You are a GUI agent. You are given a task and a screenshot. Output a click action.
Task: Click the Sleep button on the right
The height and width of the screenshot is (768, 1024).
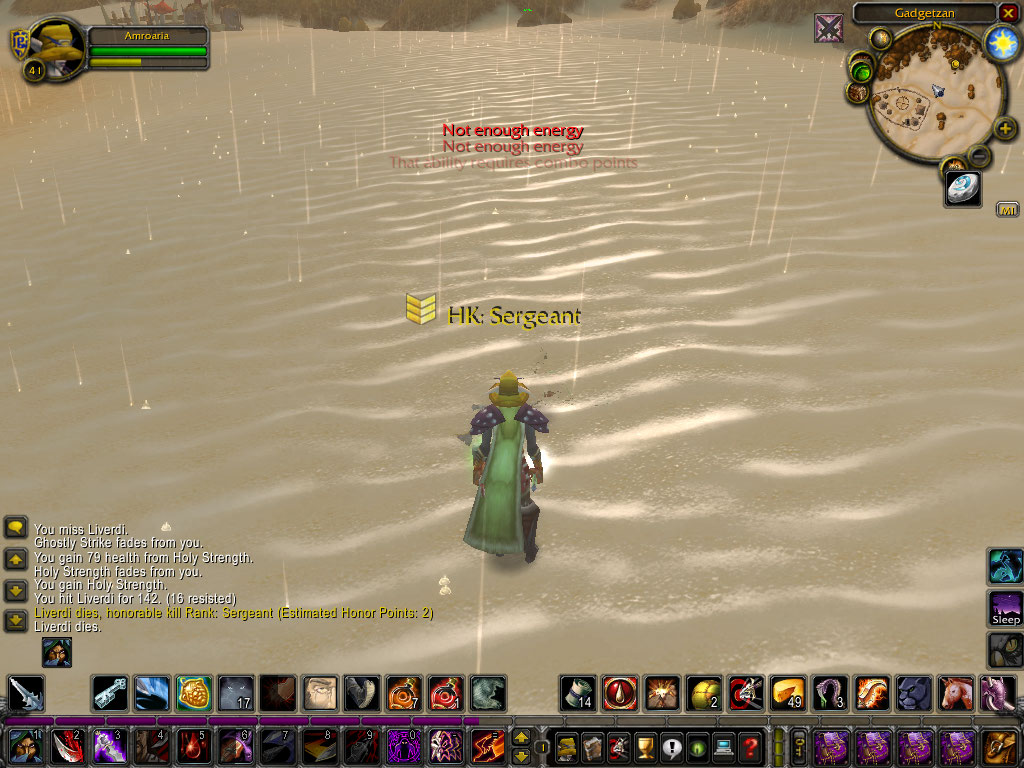pyautogui.click(x=1005, y=608)
